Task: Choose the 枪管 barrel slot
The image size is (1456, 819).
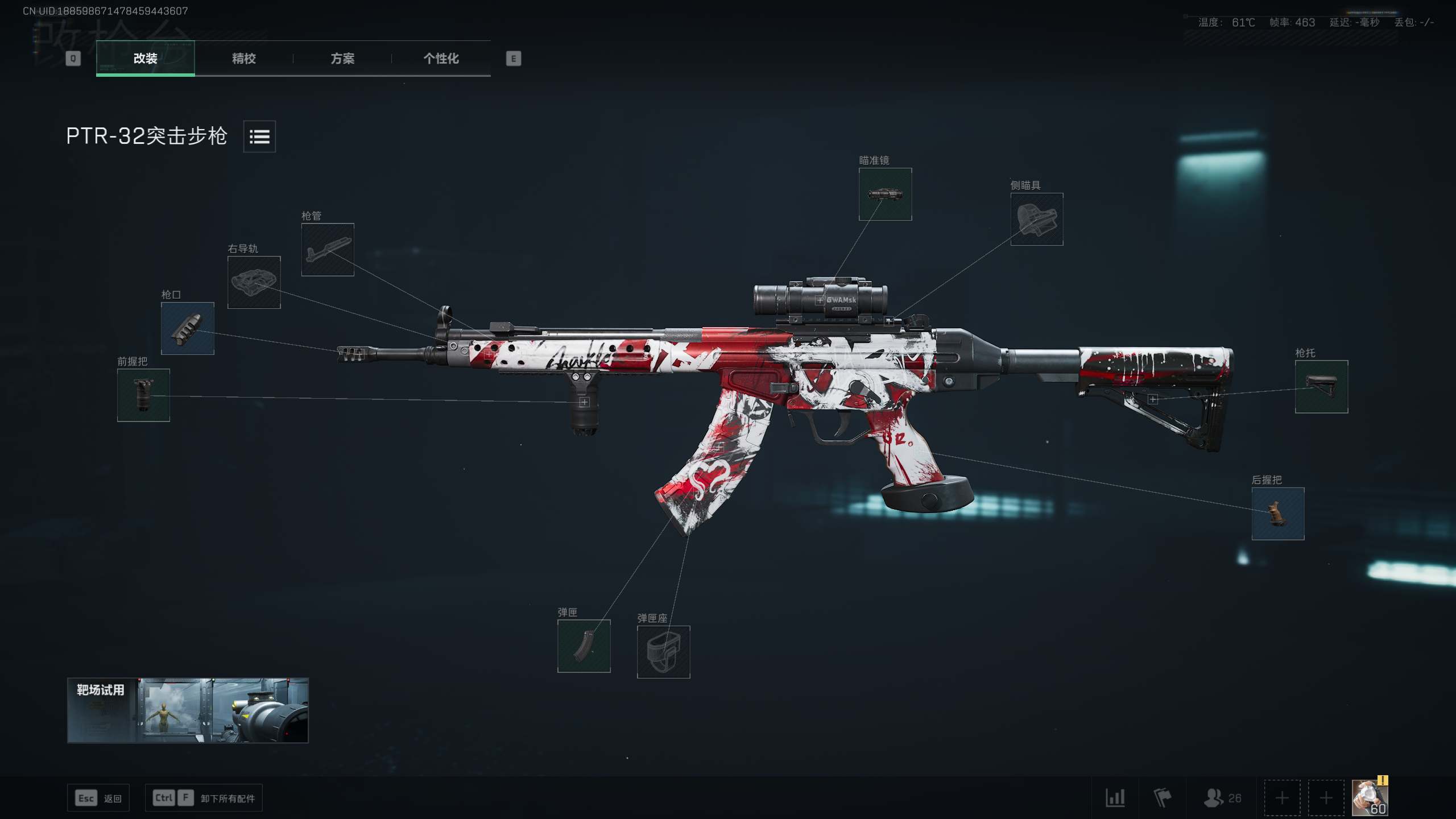Action: 328,250
